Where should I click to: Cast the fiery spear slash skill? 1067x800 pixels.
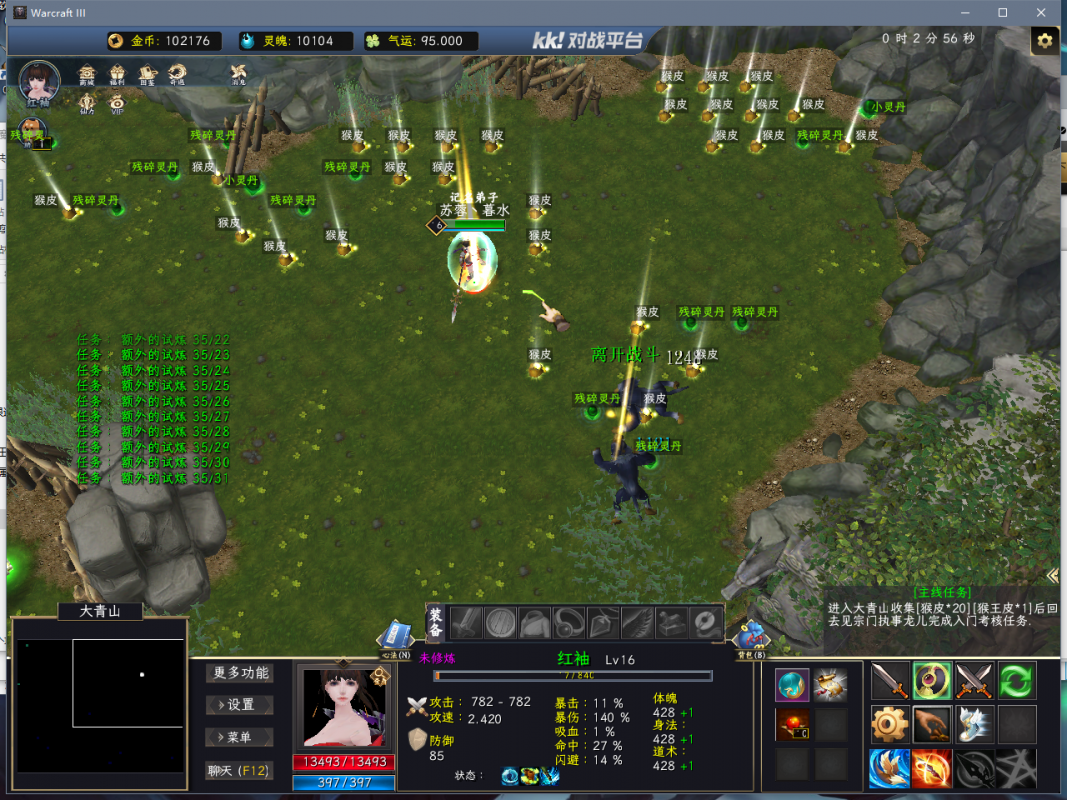point(931,767)
